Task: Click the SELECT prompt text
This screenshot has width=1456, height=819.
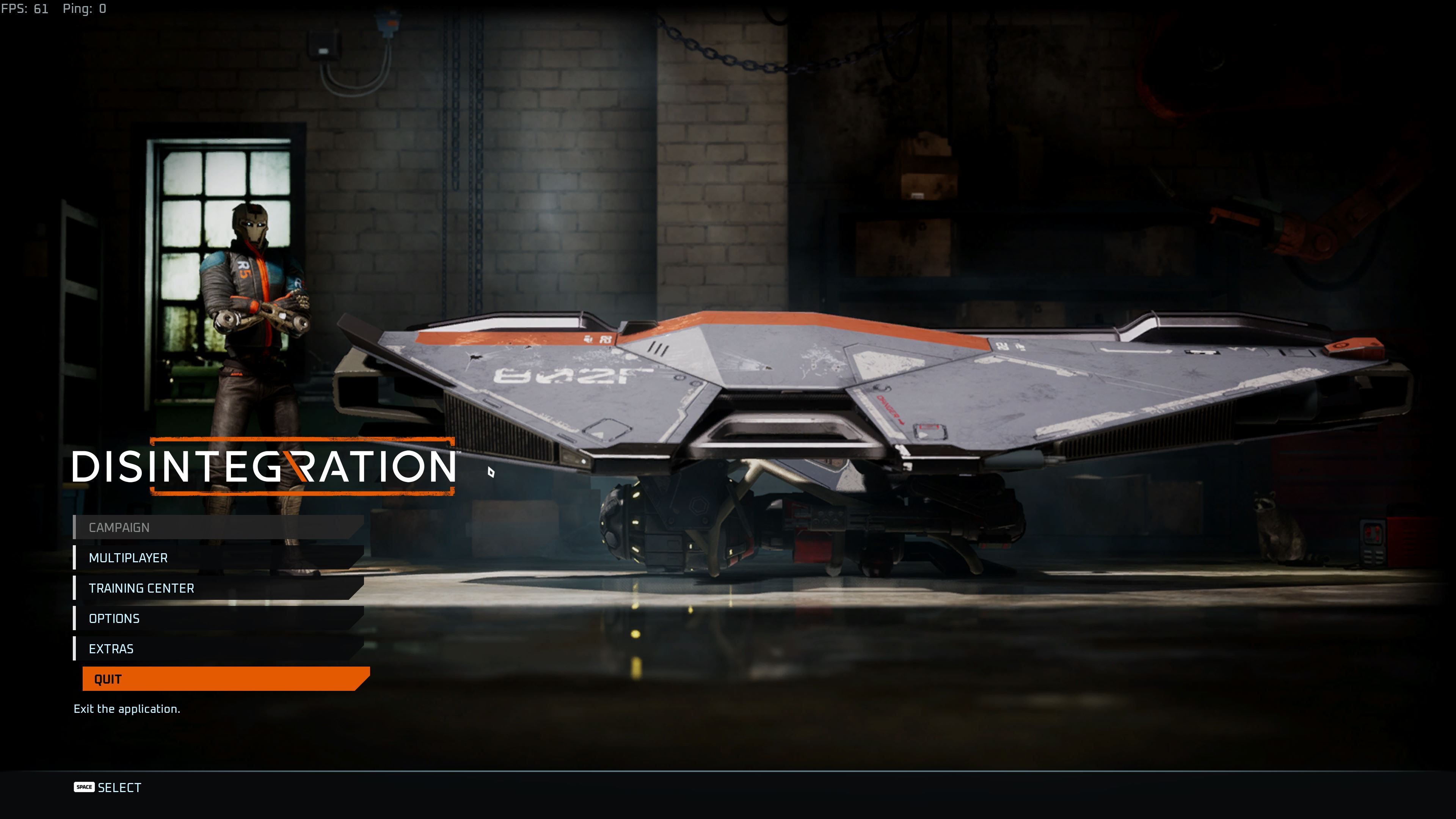Action: [x=121, y=788]
